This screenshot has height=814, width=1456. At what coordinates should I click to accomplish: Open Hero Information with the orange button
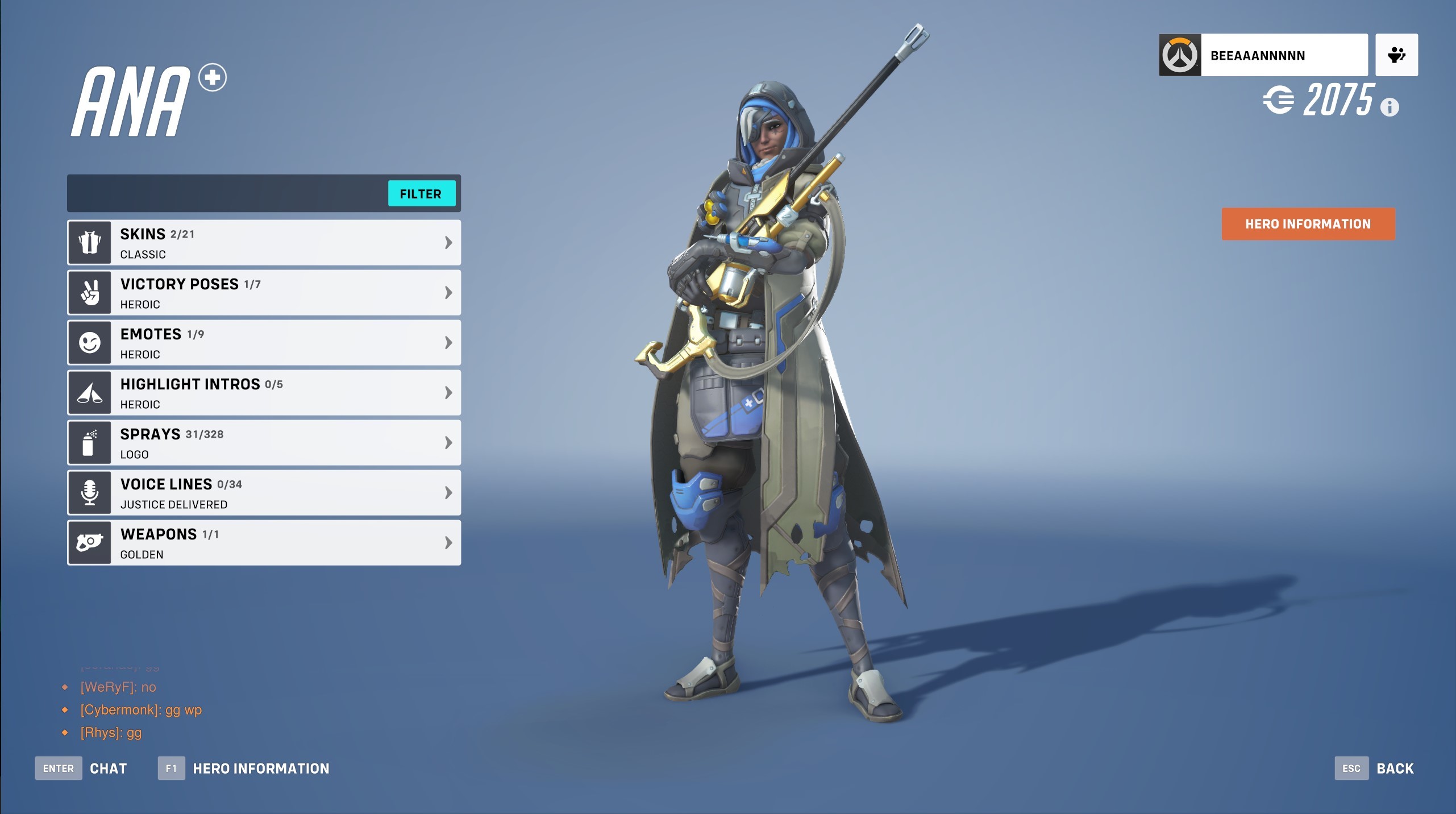(x=1308, y=223)
